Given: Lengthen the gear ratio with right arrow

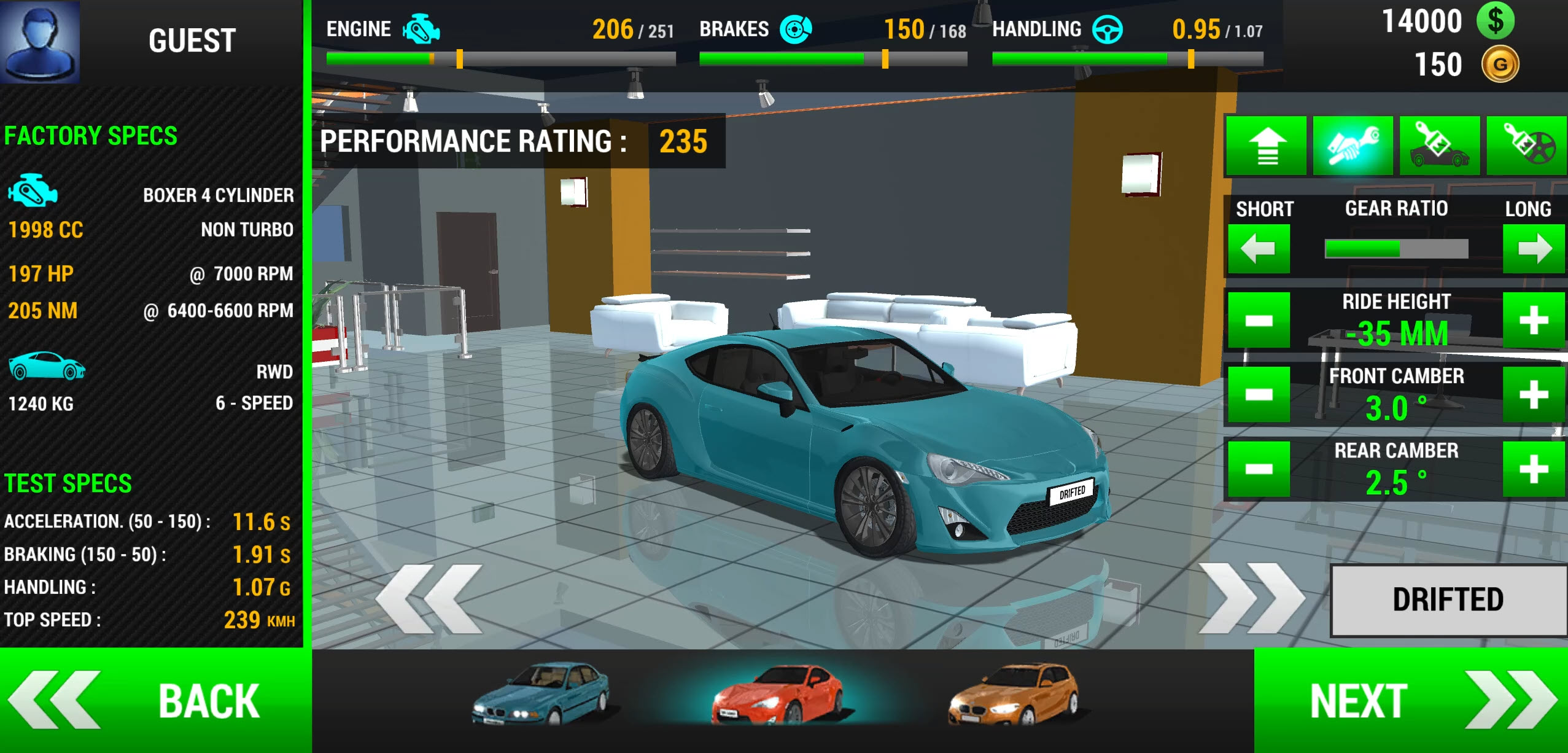Looking at the screenshot, I should click(1534, 249).
